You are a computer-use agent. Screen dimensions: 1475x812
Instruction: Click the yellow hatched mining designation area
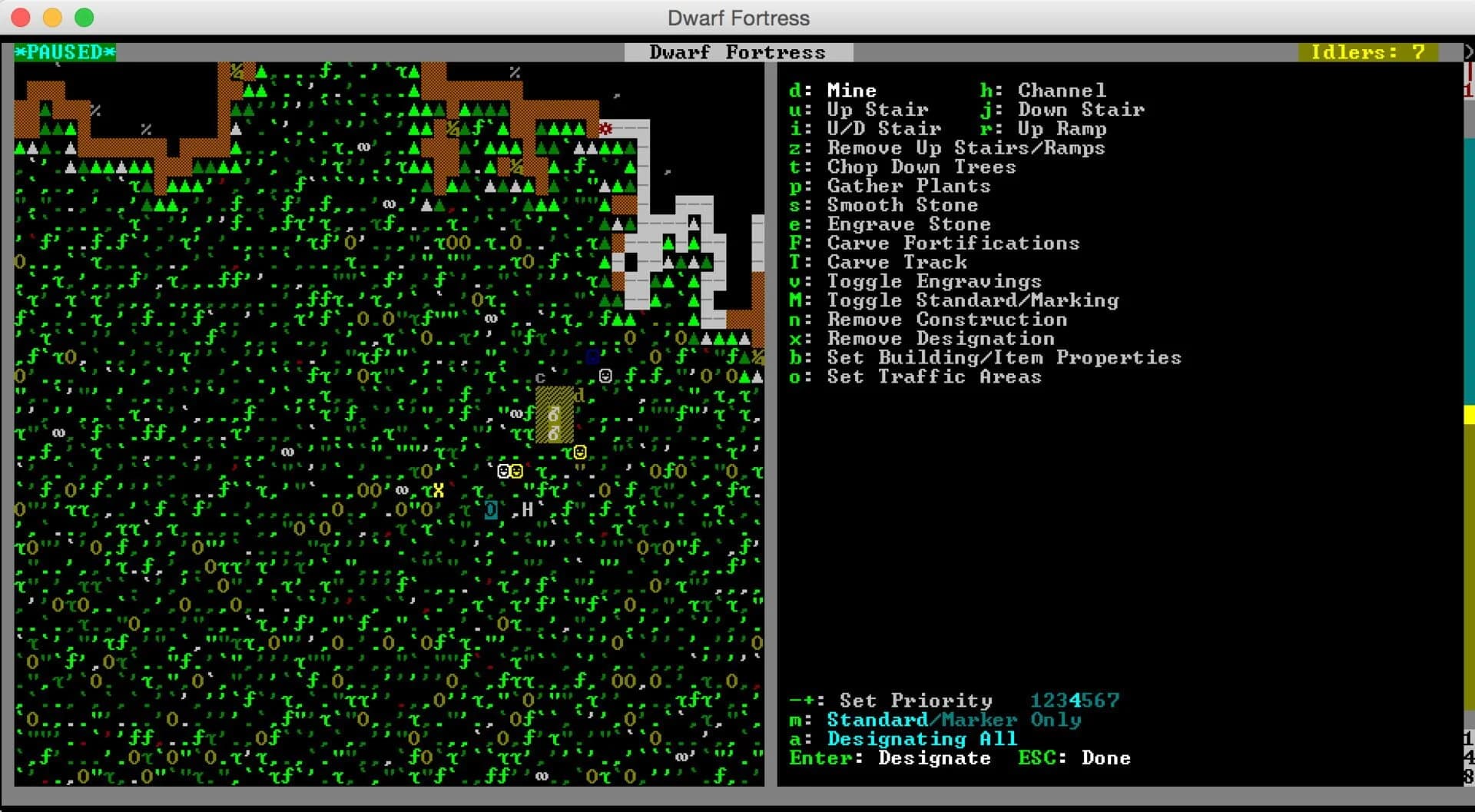point(555,415)
